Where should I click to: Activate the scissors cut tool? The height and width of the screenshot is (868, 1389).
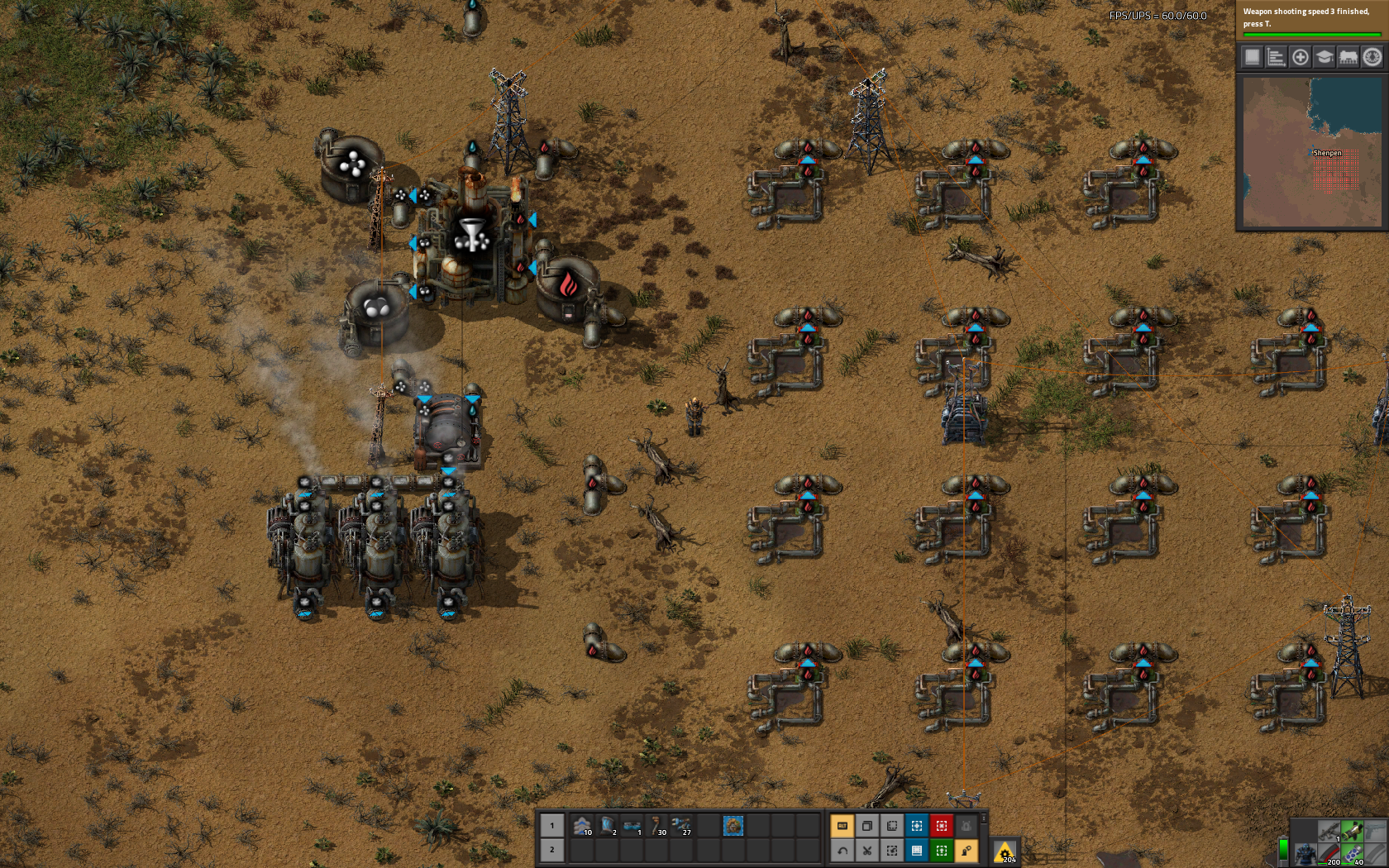pyautogui.click(x=866, y=850)
